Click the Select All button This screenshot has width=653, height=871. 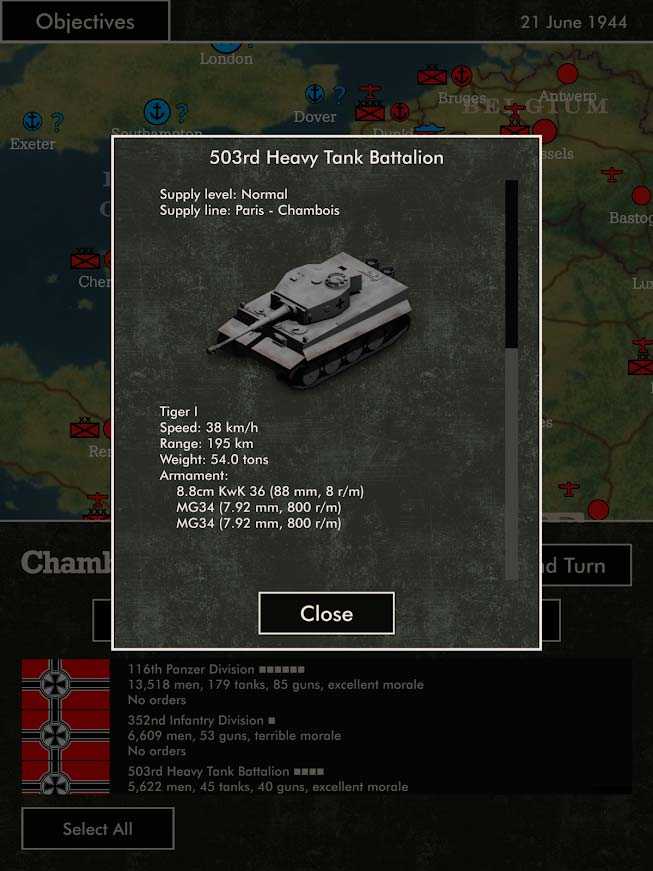98,828
